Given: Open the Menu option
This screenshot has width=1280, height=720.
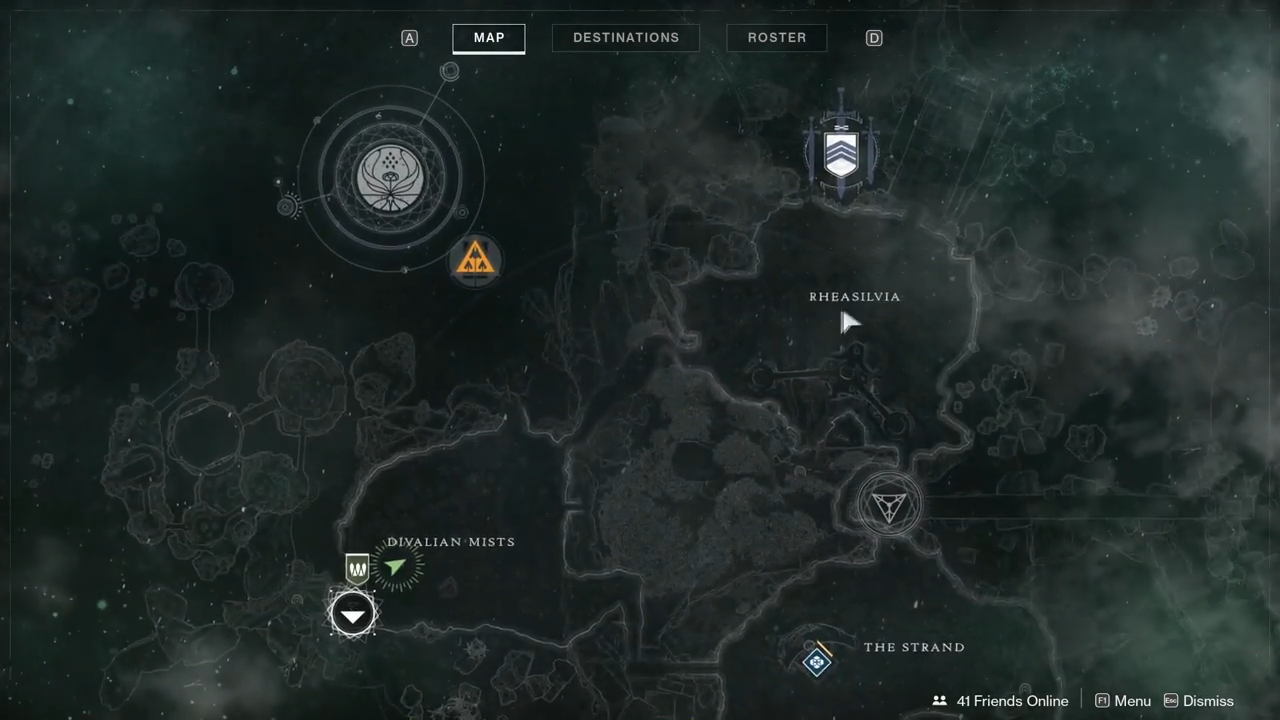Looking at the screenshot, I should 1123,701.
